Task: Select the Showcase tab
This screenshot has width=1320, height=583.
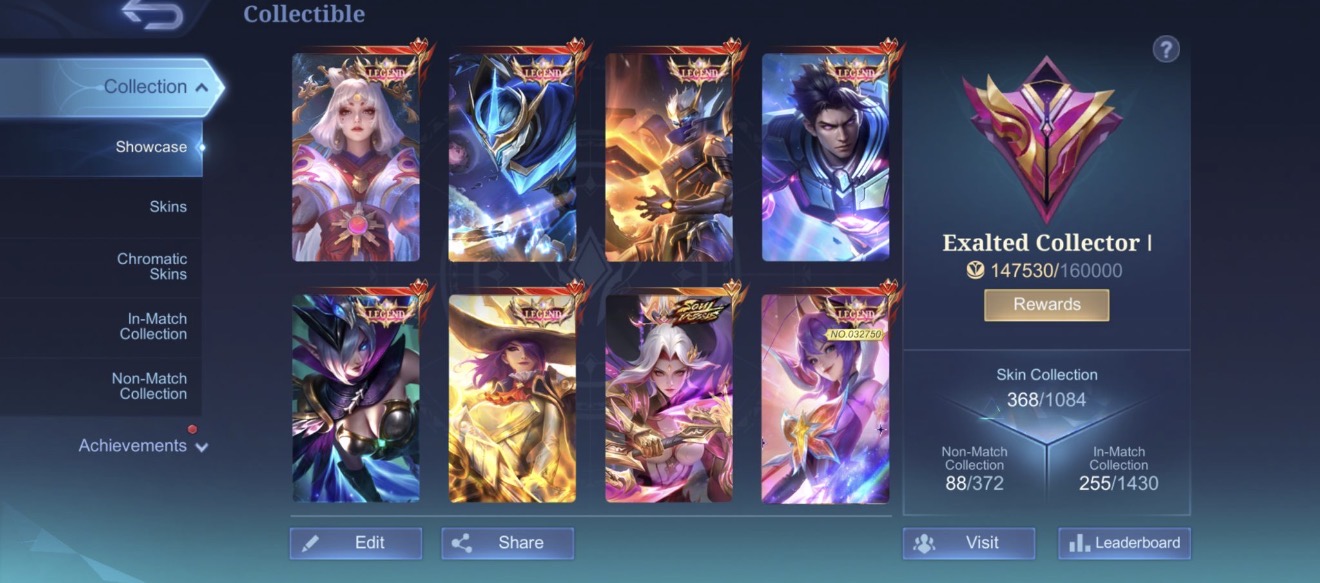Action: coord(151,147)
